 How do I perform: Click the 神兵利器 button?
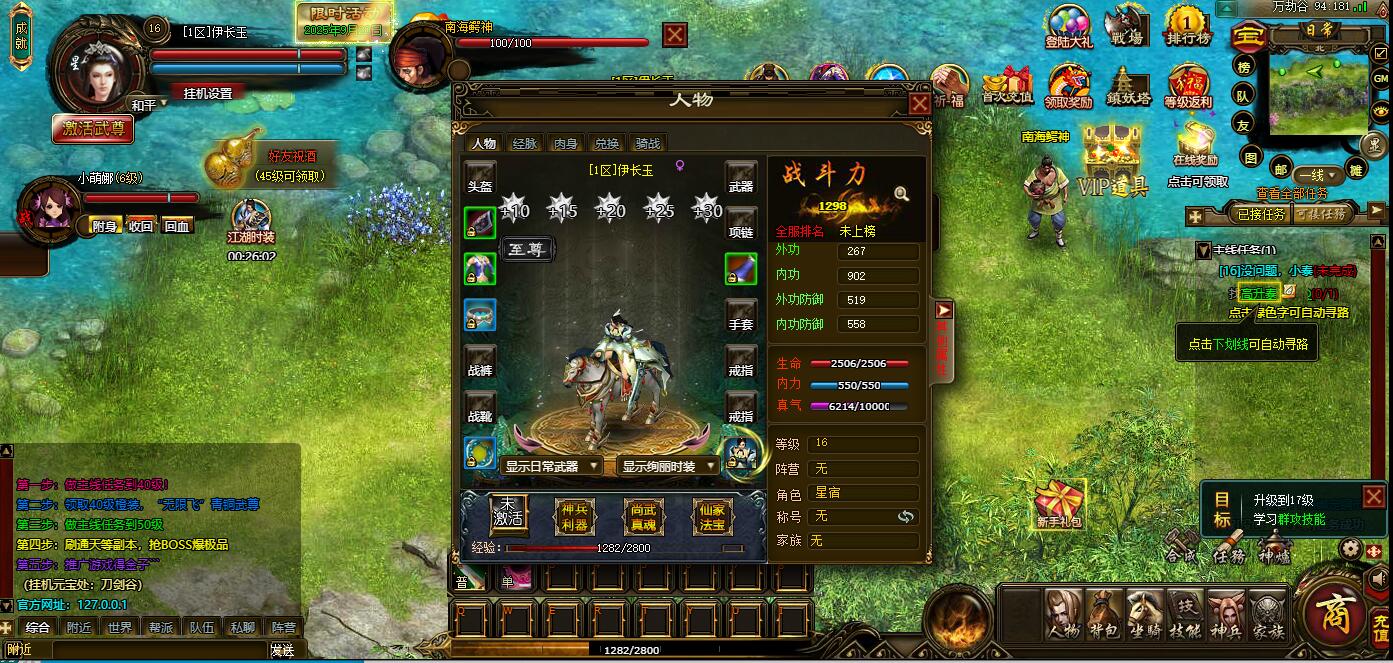coord(574,515)
